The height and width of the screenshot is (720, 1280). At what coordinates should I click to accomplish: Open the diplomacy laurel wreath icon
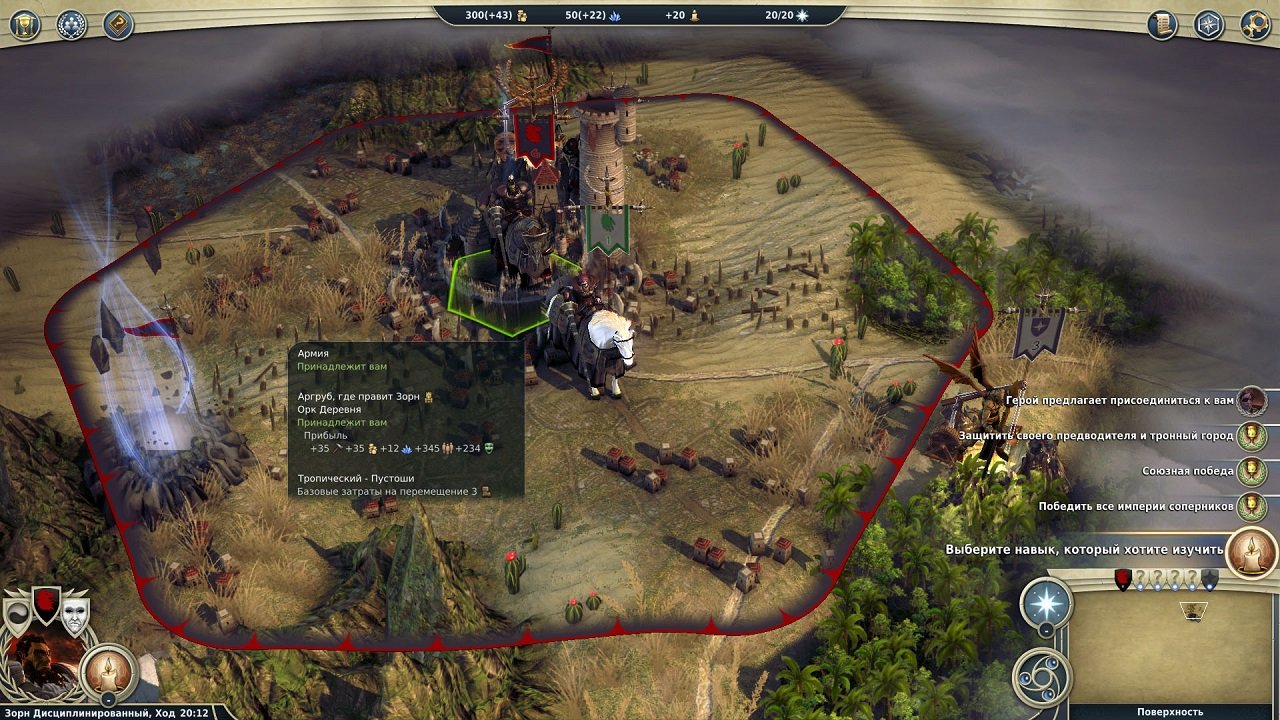click(70, 24)
